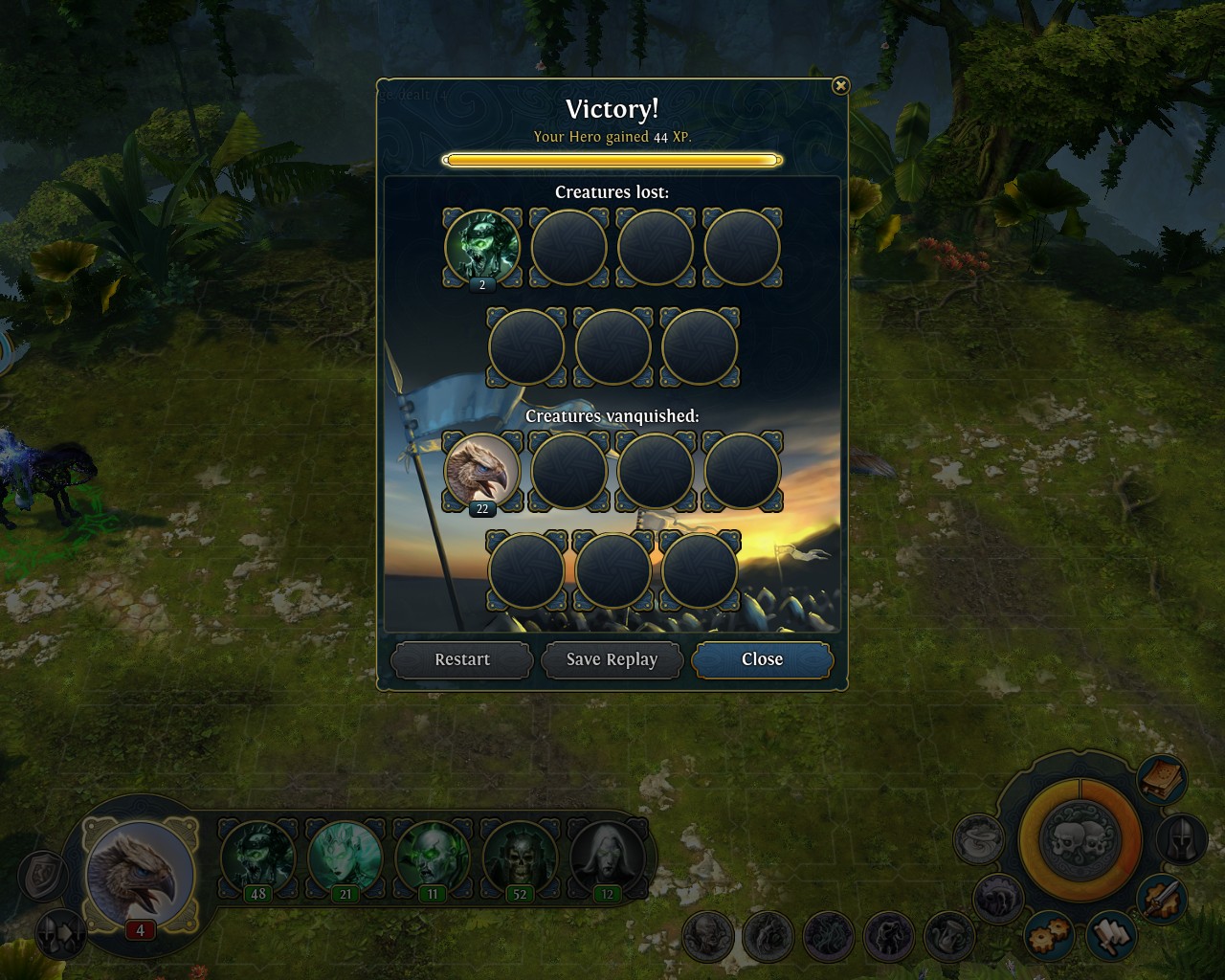Screen dimensions: 1225x980
Task: Click the knight helmet icon
Action: click(1182, 839)
